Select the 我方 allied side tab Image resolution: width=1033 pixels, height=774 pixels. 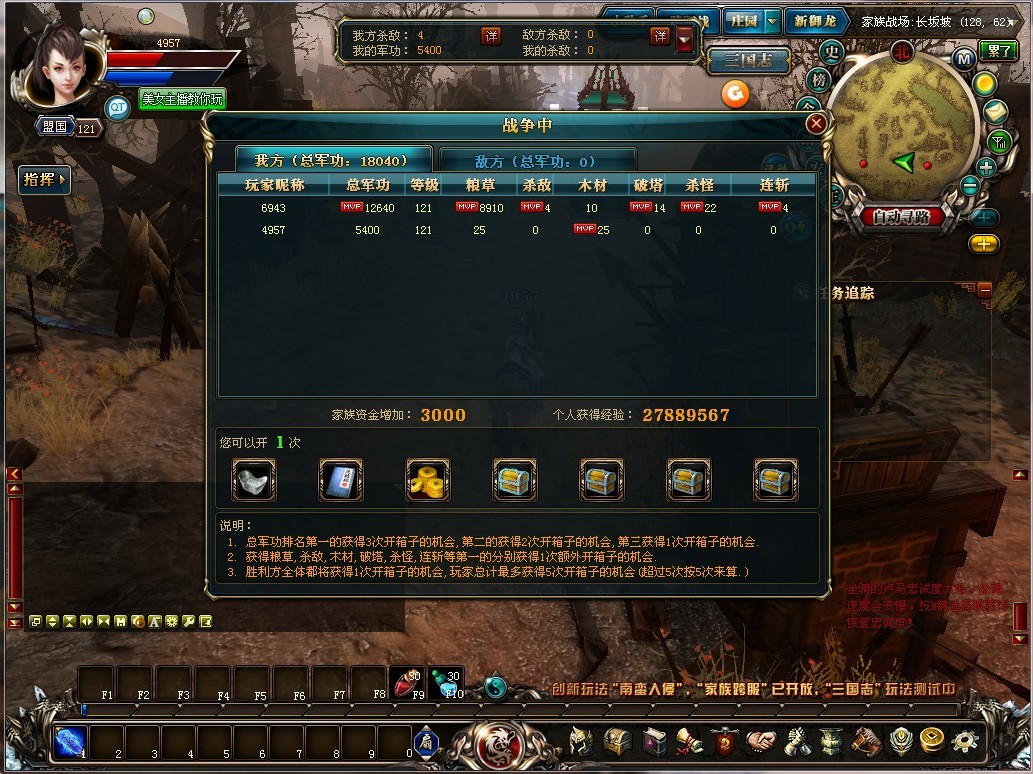[x=333, y=160]
